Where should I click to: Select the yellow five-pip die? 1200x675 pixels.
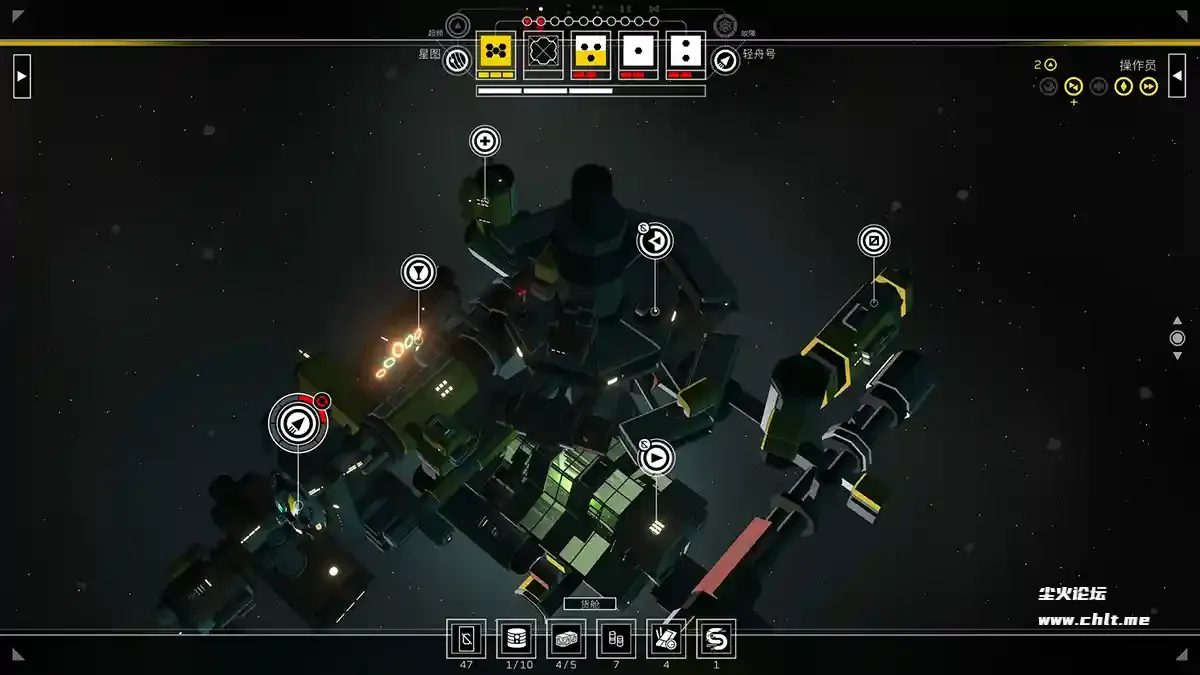click(x=495, y=51)
